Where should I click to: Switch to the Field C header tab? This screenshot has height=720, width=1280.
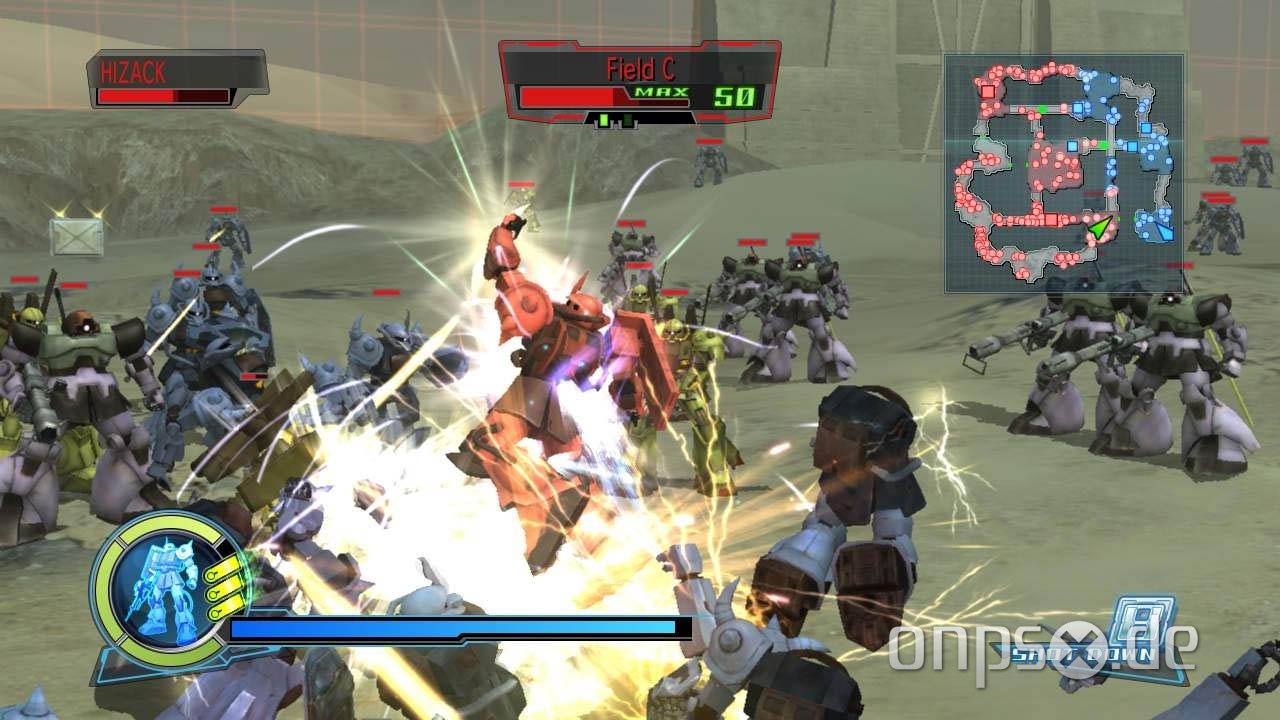coord(640,68)
